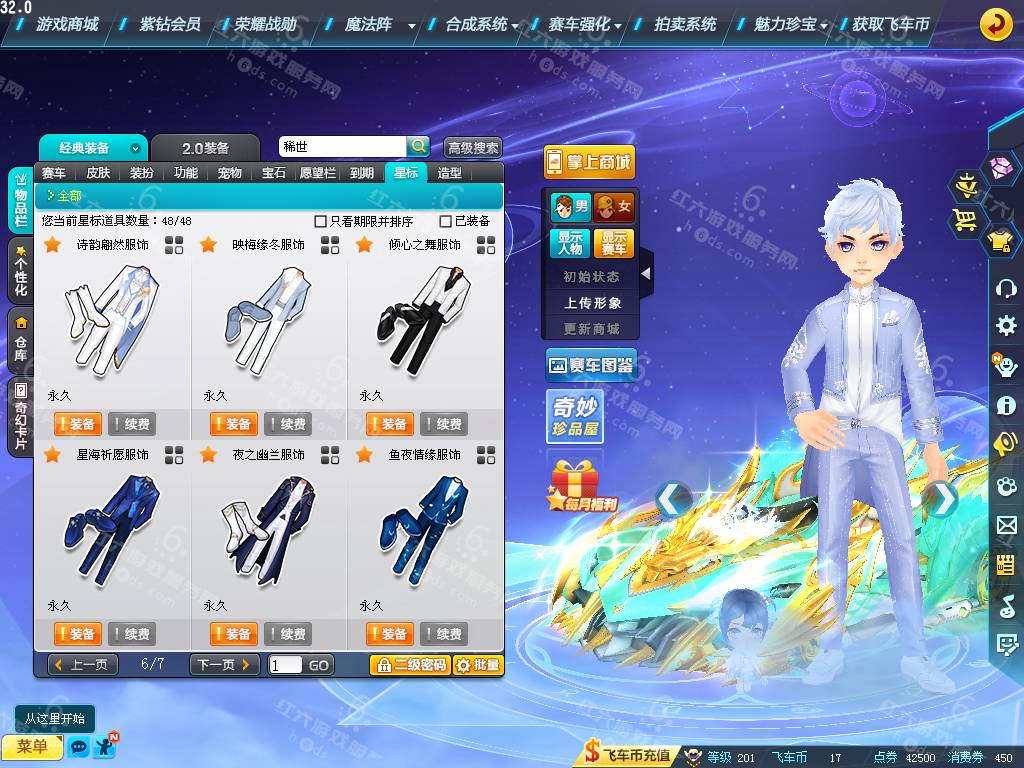Click 上传形象 upload appearance
Viewport: 1024px width, 768px height.
[x=592, y=303]
